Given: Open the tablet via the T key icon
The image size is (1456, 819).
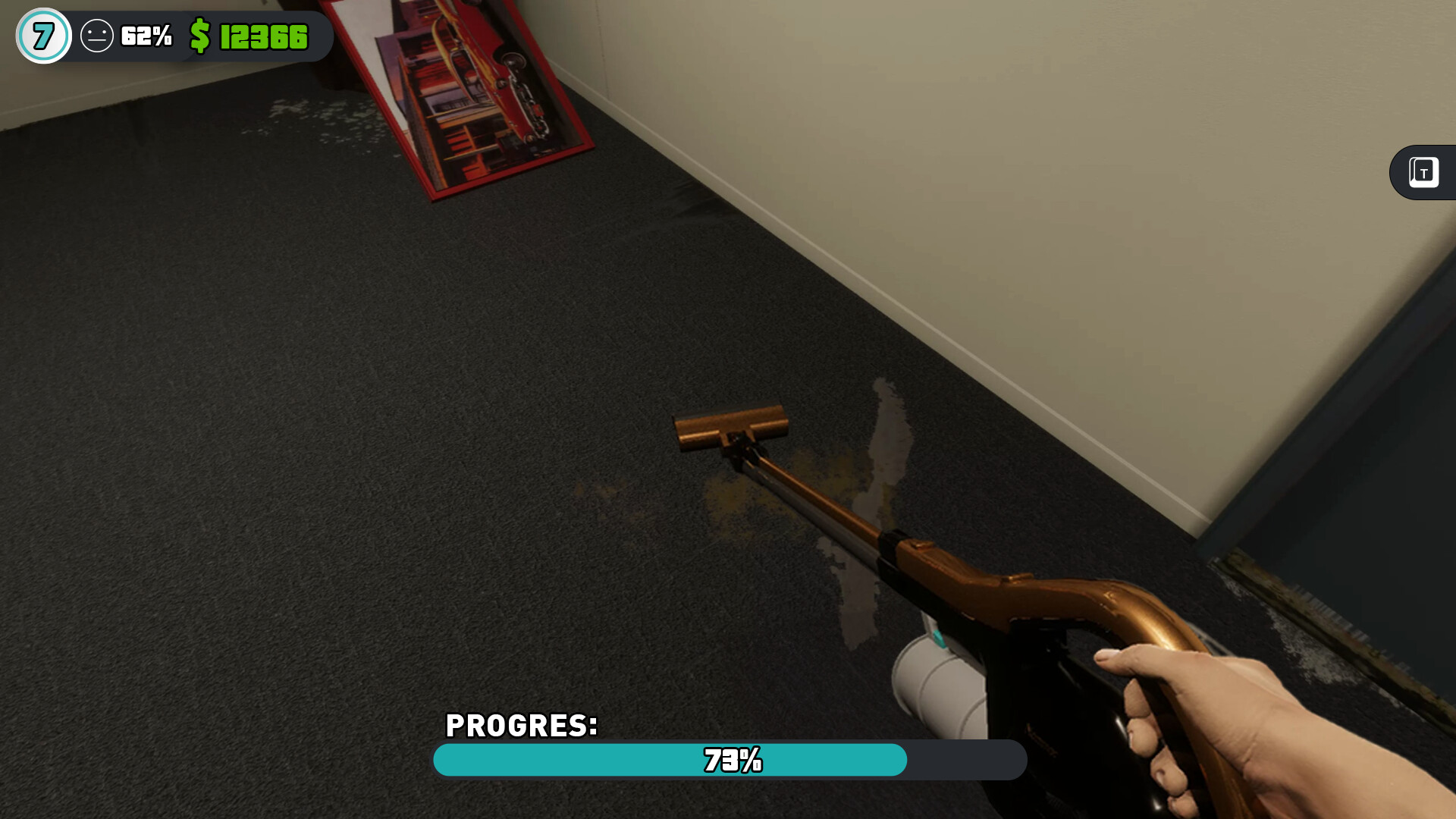Looking at the screenshot, I should pos(1423,172).
